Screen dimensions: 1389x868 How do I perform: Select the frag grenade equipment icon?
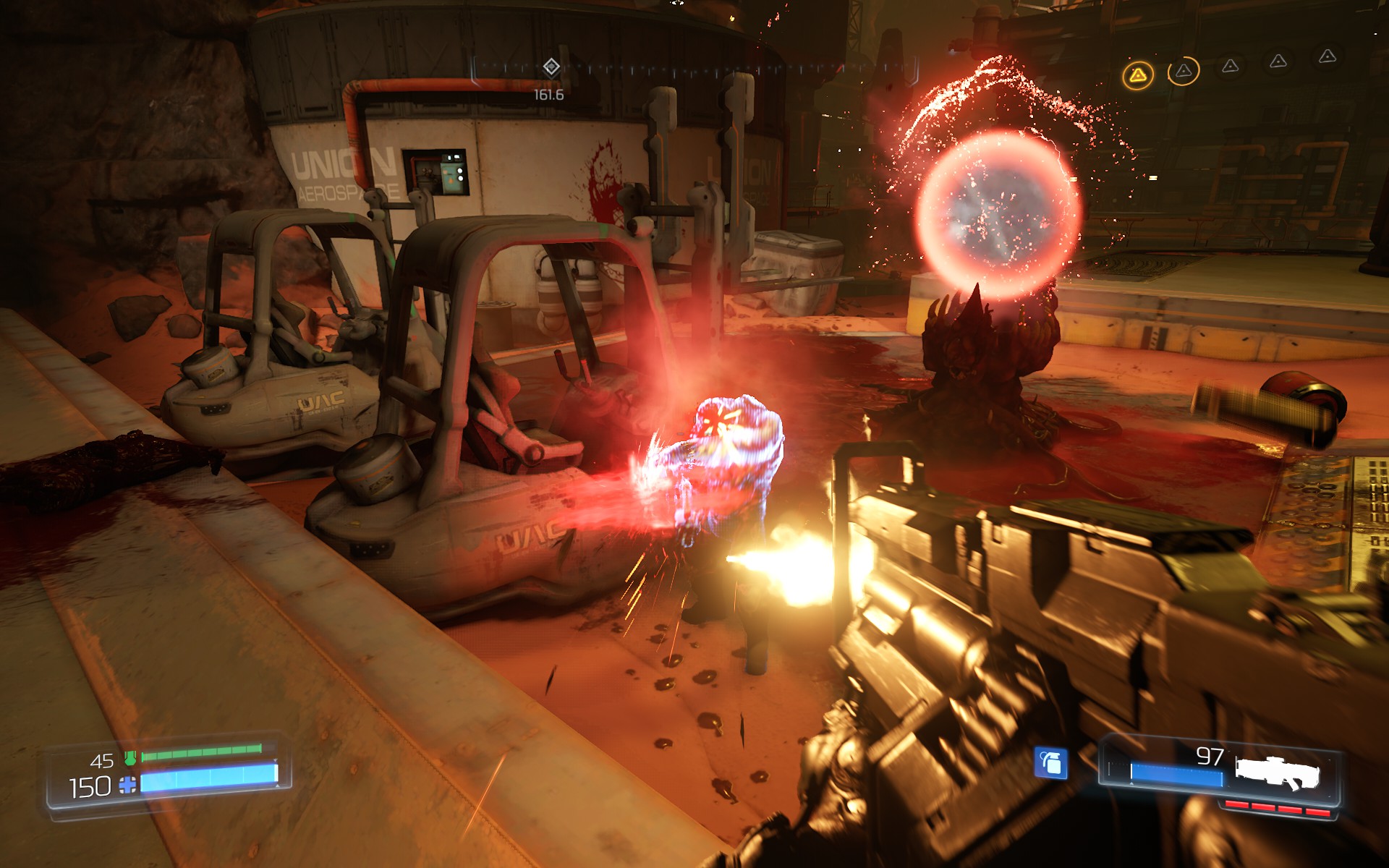1050,762
